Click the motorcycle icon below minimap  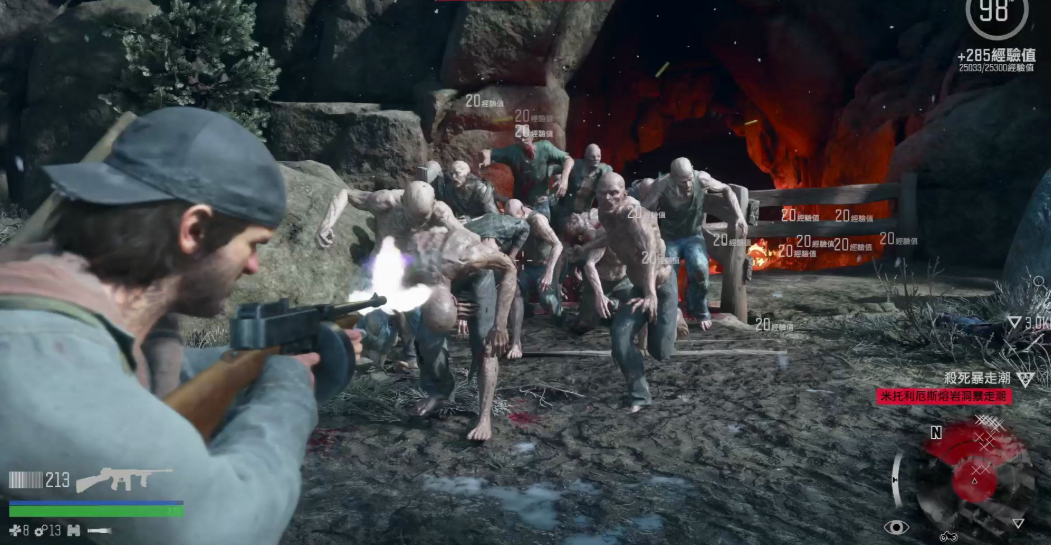point(948,537)
